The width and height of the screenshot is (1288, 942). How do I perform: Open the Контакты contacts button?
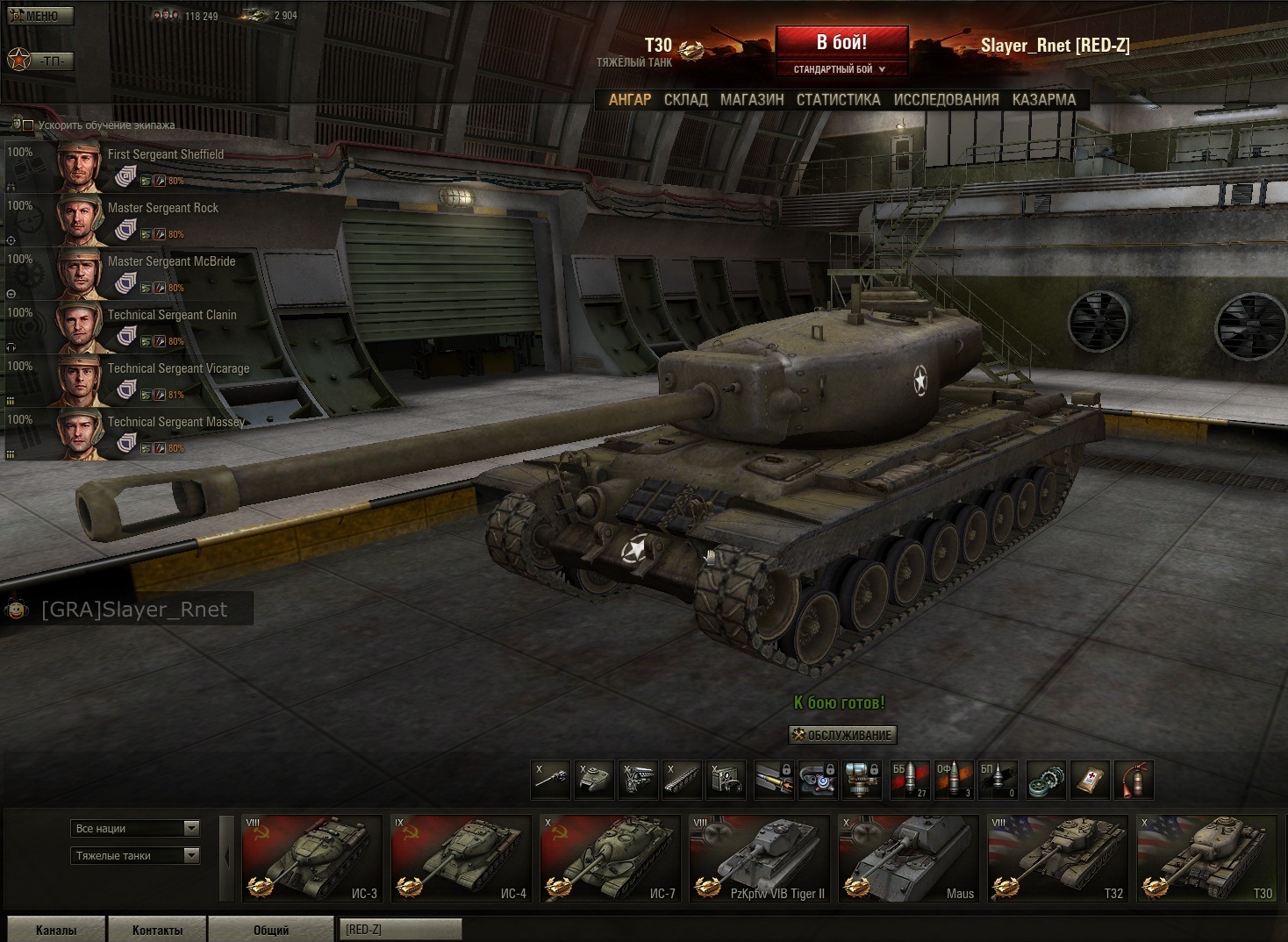(x=157, y=930)
